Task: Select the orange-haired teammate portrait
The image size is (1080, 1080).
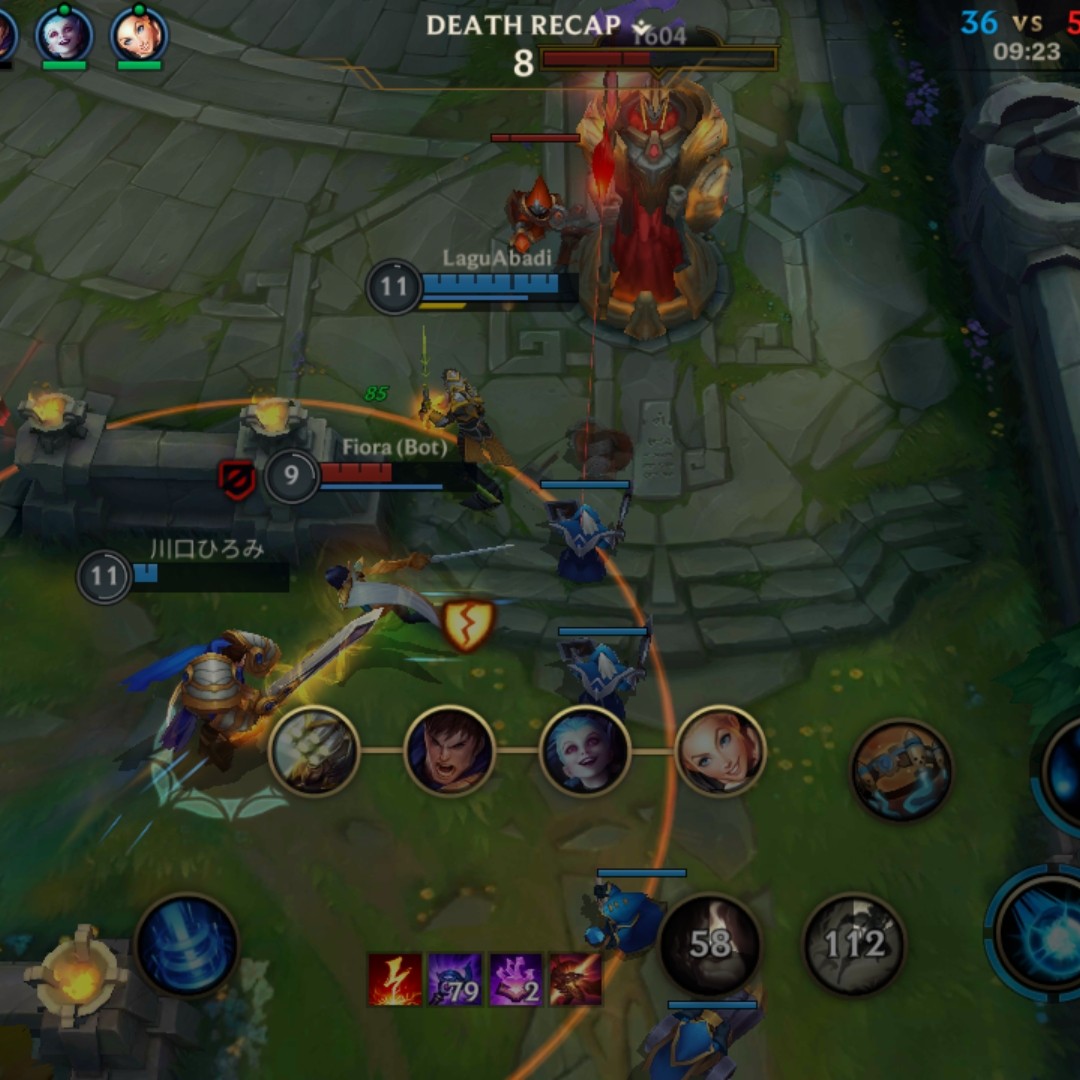Action: pyautogui.click(x=139, y=35)
